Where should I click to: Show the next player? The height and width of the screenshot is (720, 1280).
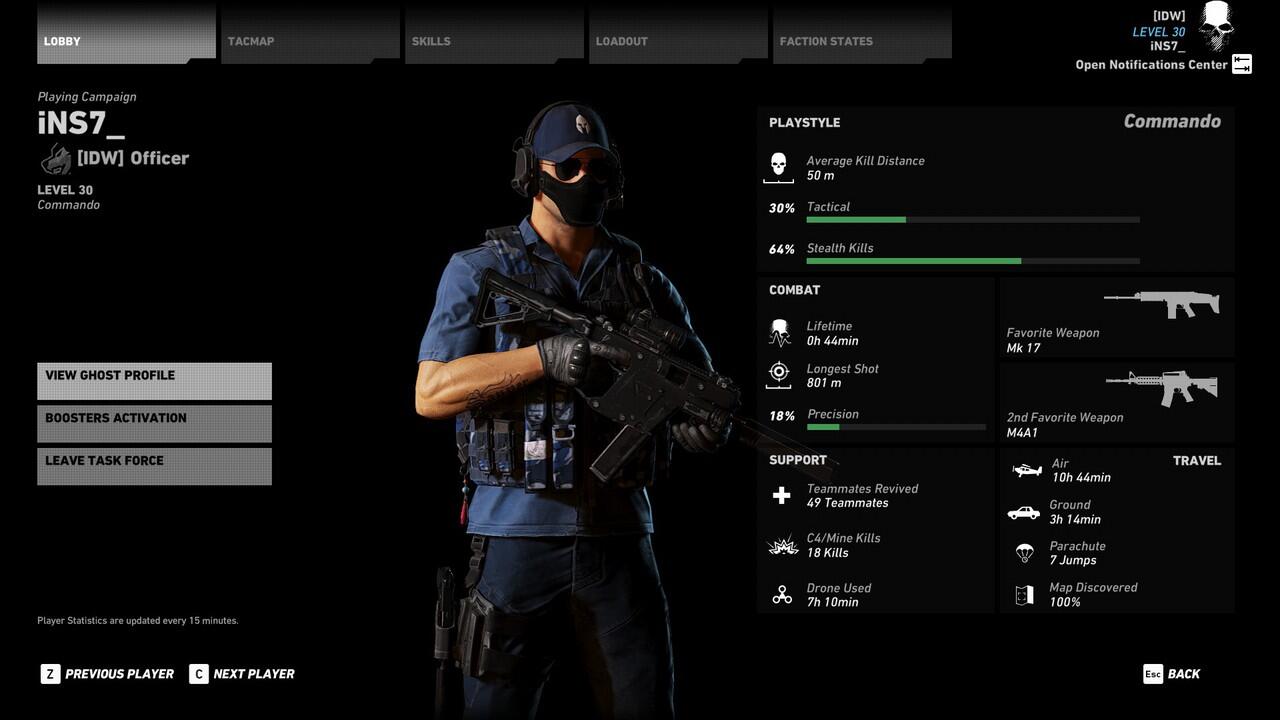click(x=242, y=674)
